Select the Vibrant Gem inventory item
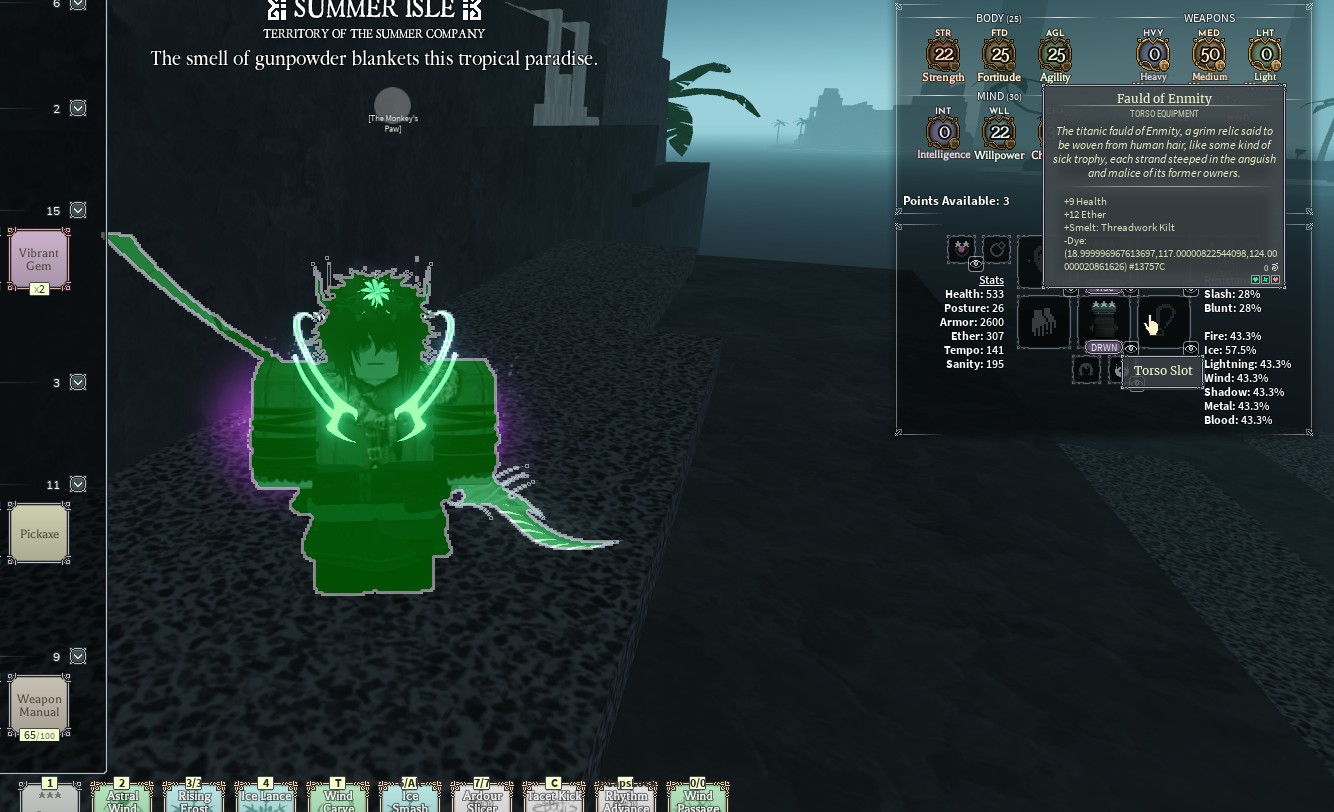The width and height of the screenshot is (1334, 812). [39, 259]
